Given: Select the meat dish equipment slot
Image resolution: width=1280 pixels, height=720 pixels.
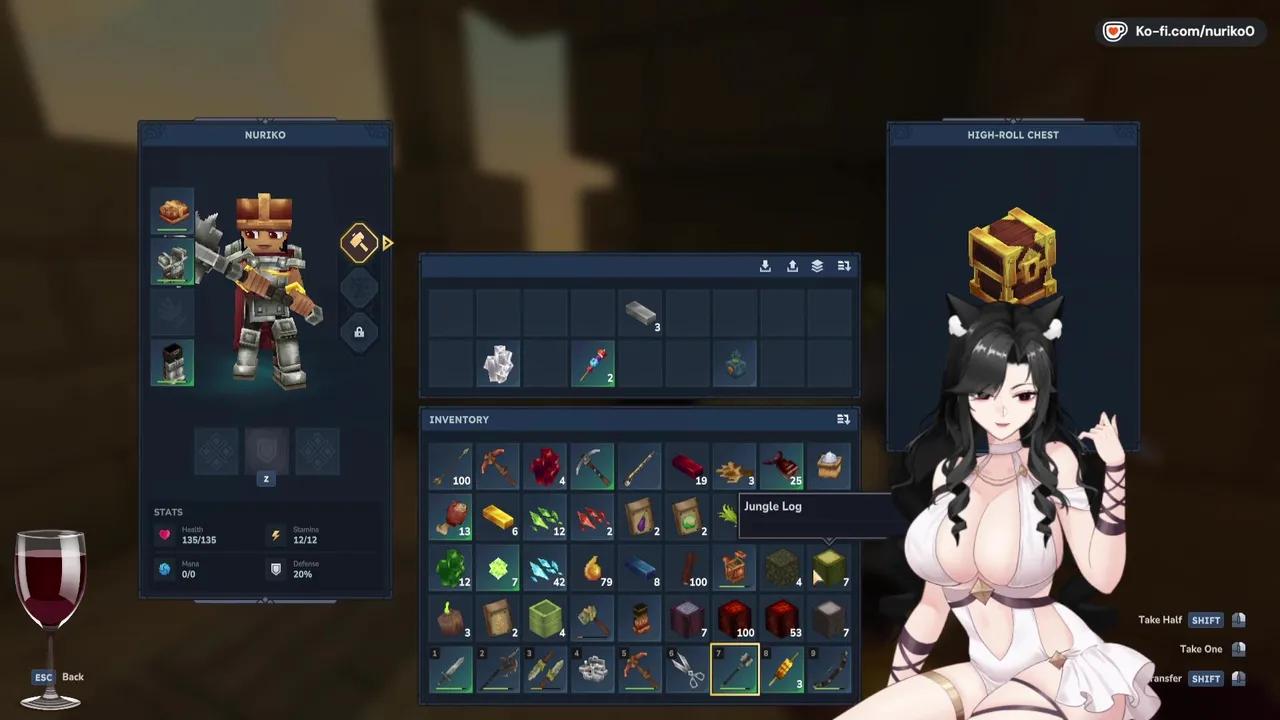Looking at the screenshot, I should click(171, 211).
